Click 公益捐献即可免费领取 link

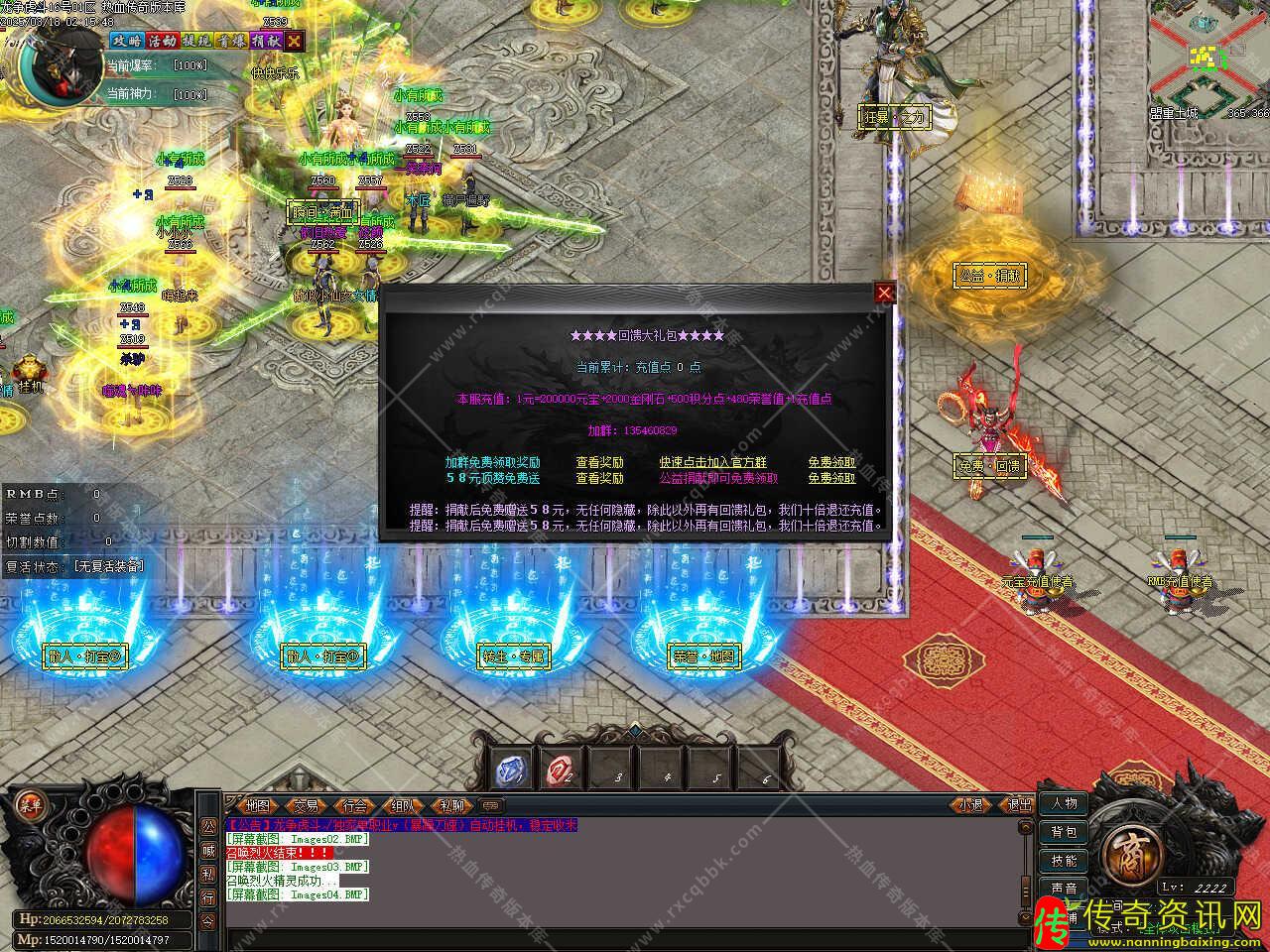(x=718, y=478)
